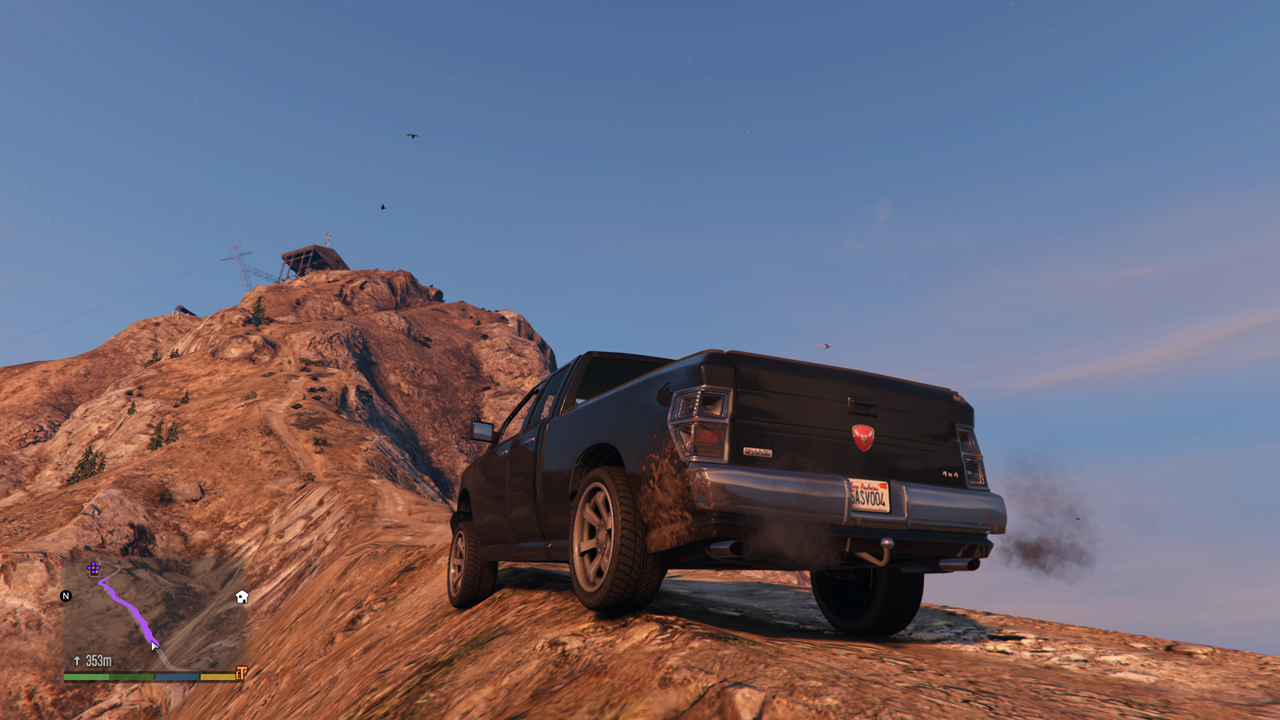Screen dimensions: 1280x720
Task: Select the orange blip at the minimap's corner
Action: tap(241, 674)
